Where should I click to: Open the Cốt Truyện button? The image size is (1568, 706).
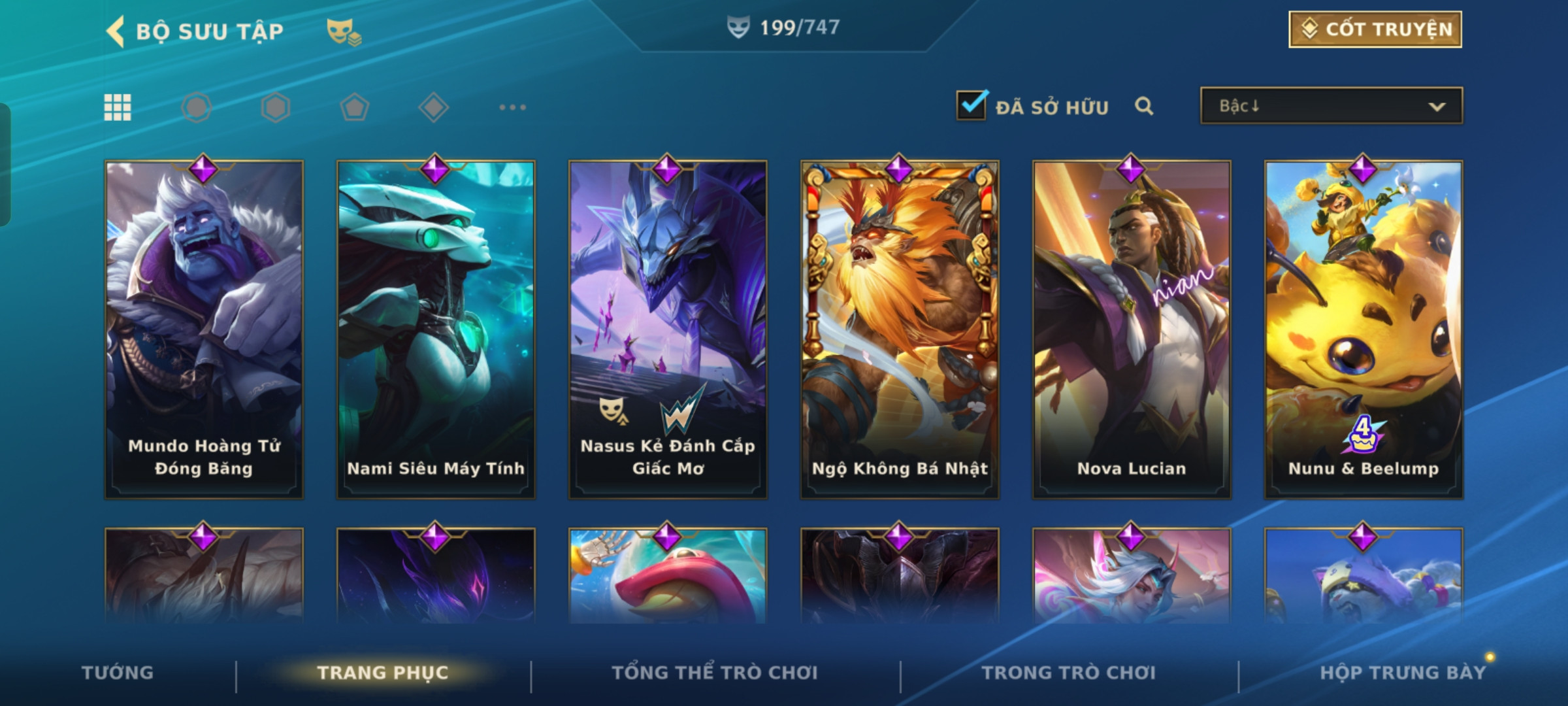pyautogui.click(x=1375, y=29)
